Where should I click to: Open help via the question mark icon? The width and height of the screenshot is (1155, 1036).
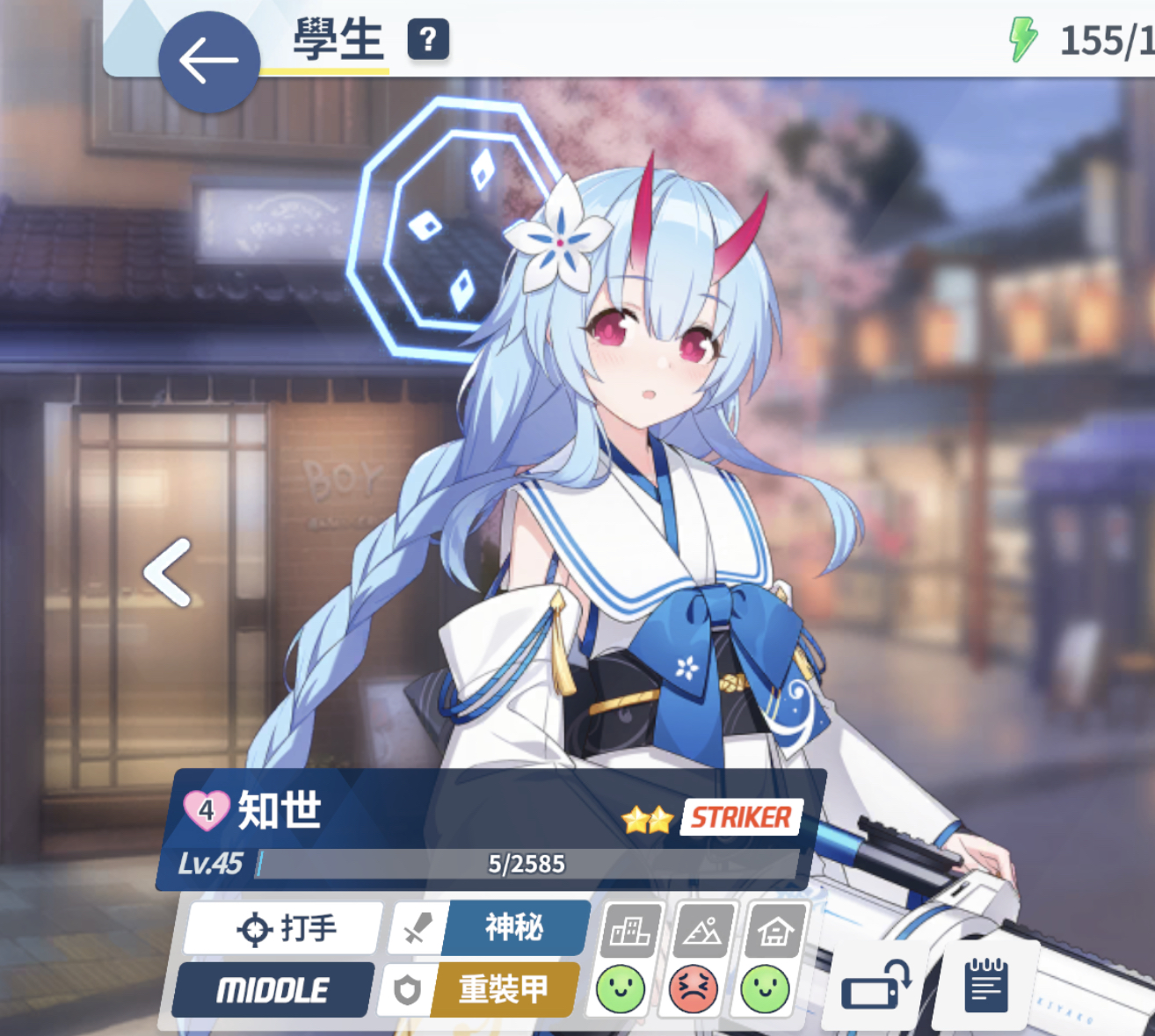point(428,40)
